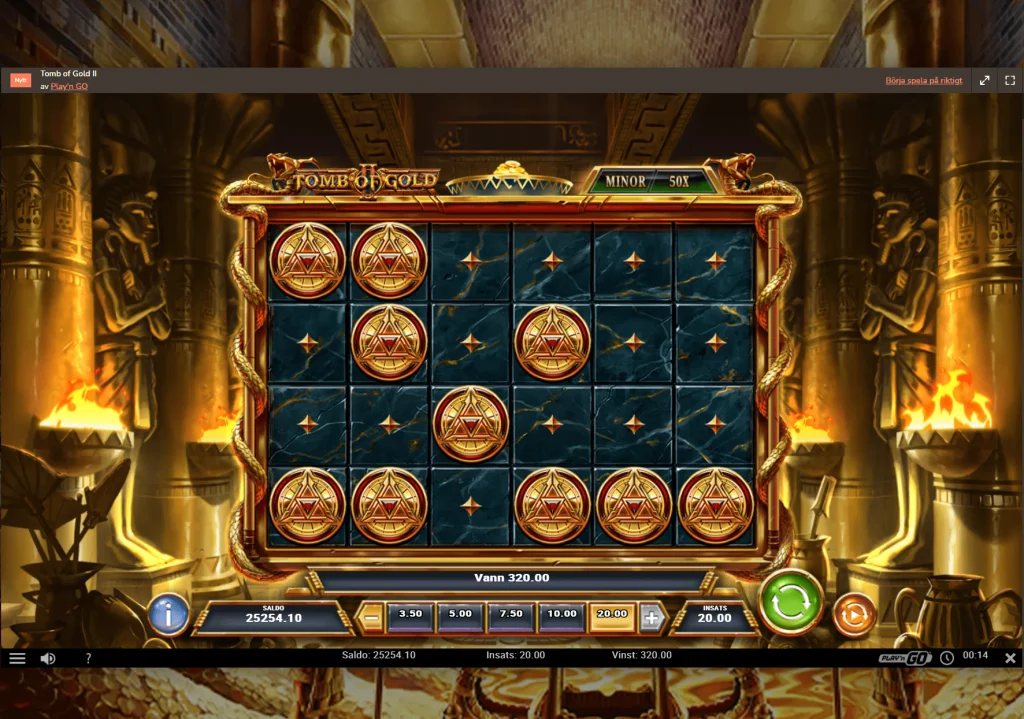Close the game with the X button
Screen dimensions: 1024x719
(x=1010, y=658)
